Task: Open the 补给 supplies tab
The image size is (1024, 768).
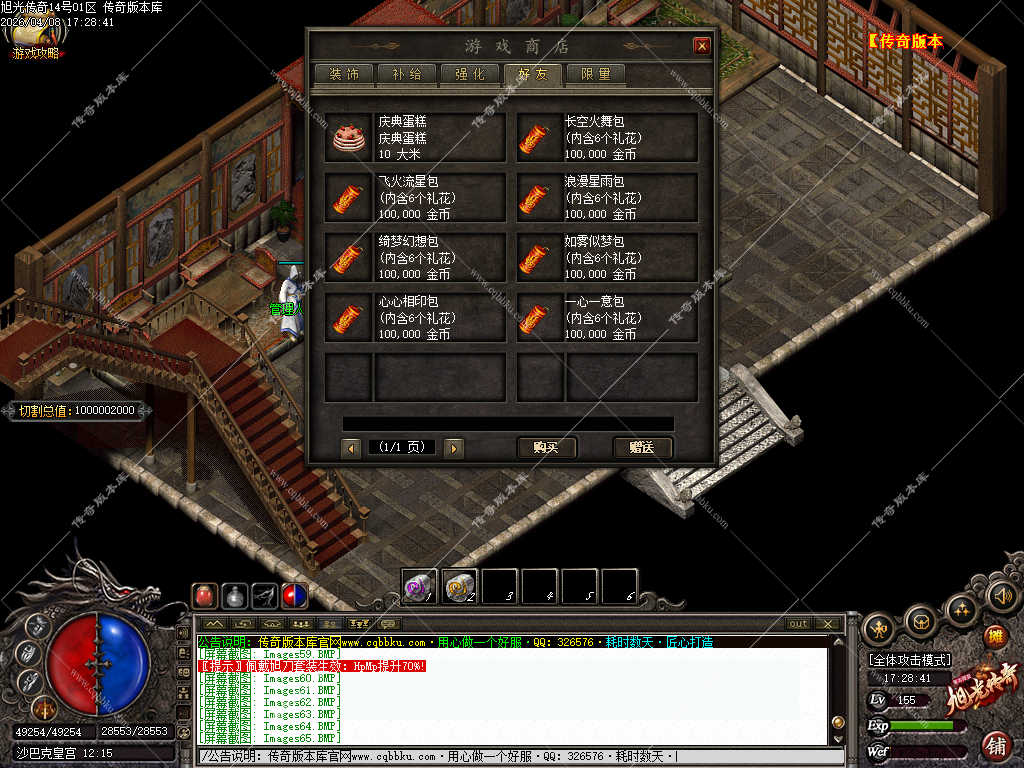Action: (407, 74)
